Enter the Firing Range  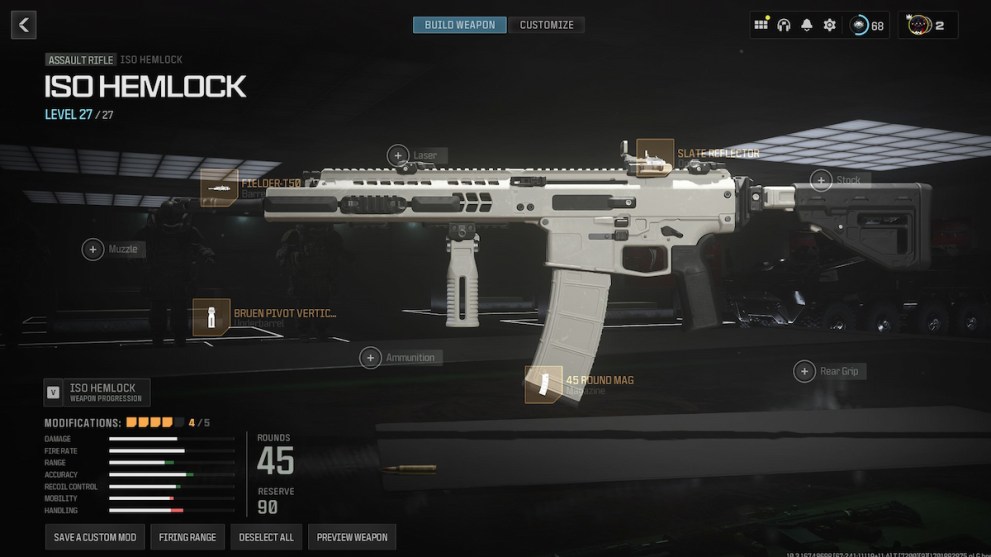point(188,537)
